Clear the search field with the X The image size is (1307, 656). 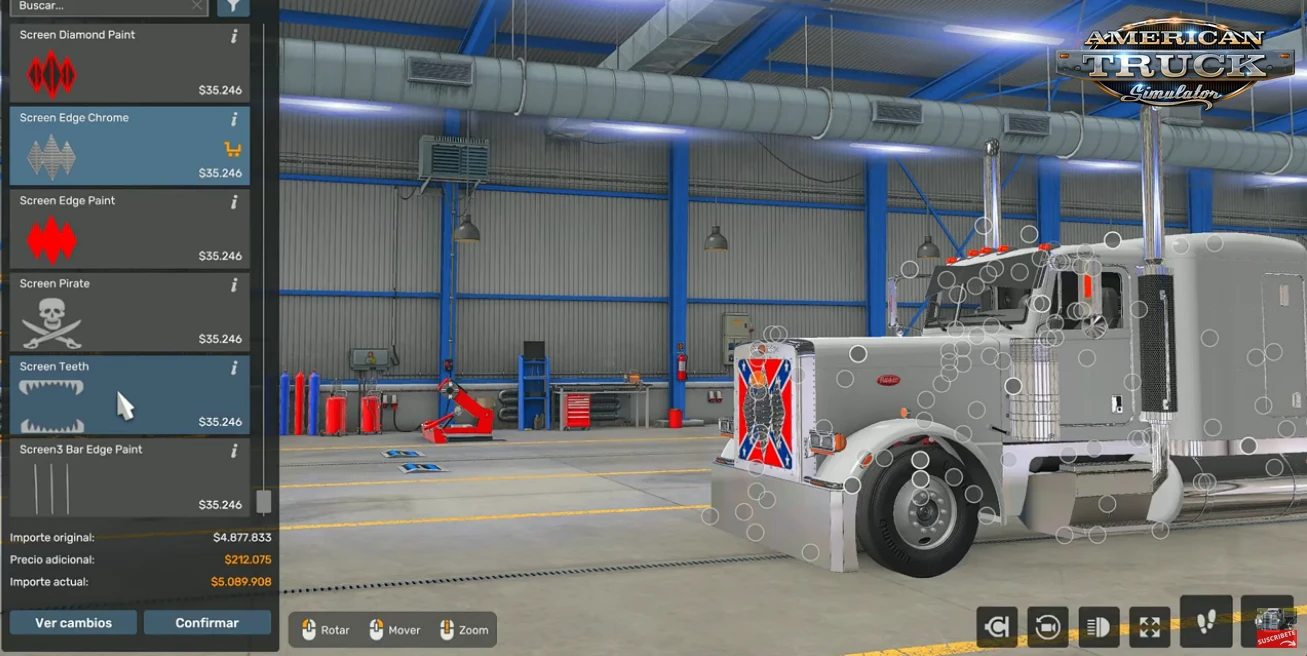coord(197,6)
